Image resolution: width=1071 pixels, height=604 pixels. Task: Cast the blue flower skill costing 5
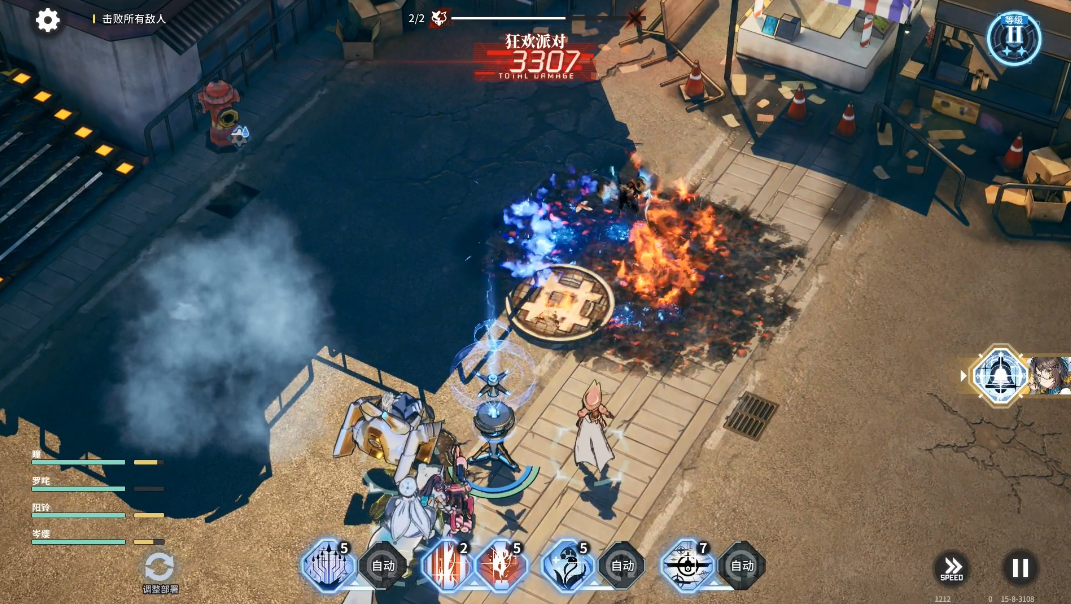[x=568, y=566]
